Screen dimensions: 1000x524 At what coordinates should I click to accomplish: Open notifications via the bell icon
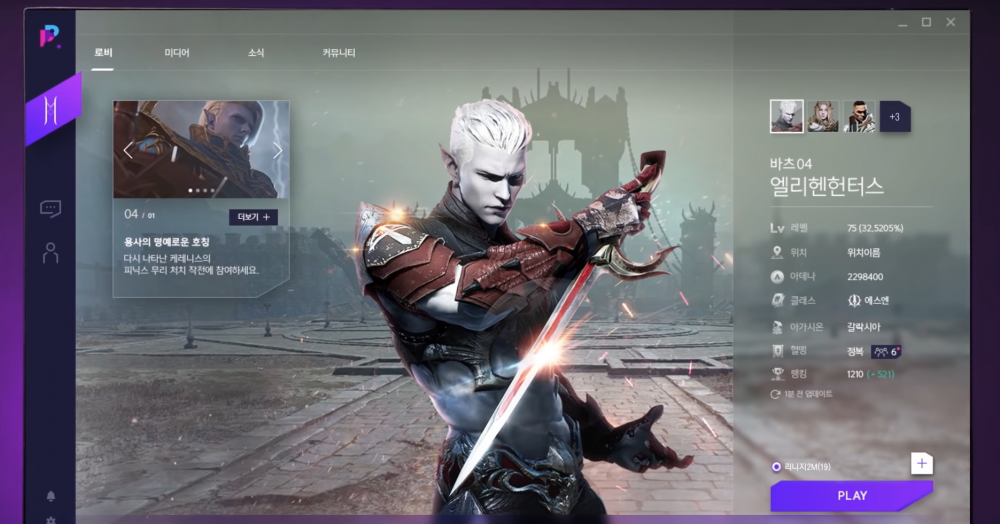[x=50, y=496]
